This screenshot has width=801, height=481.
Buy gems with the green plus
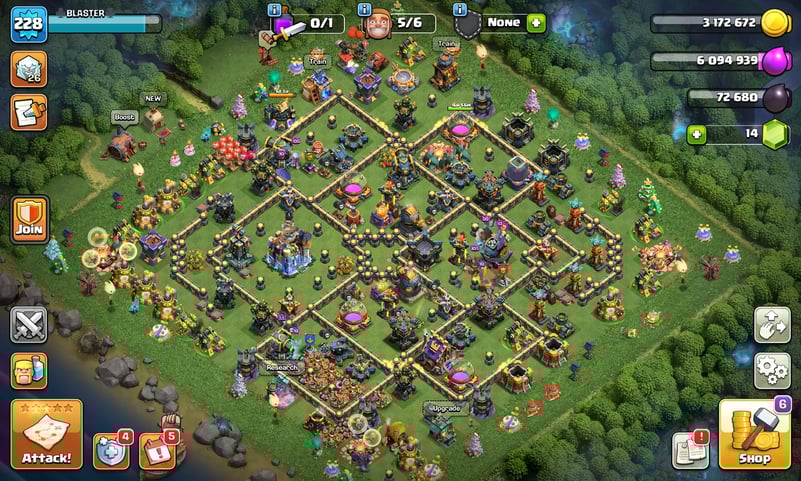[x=696, y=134]
